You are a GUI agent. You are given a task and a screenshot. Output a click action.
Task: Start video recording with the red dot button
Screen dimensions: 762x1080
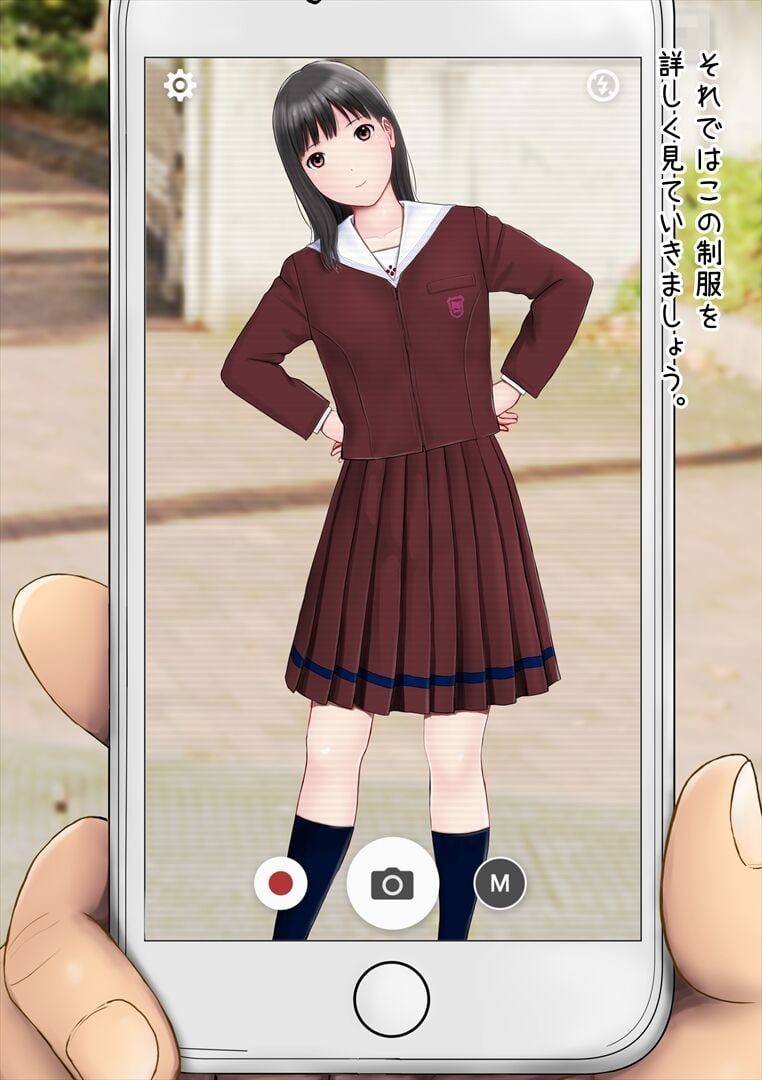click(x=280, y=884)
